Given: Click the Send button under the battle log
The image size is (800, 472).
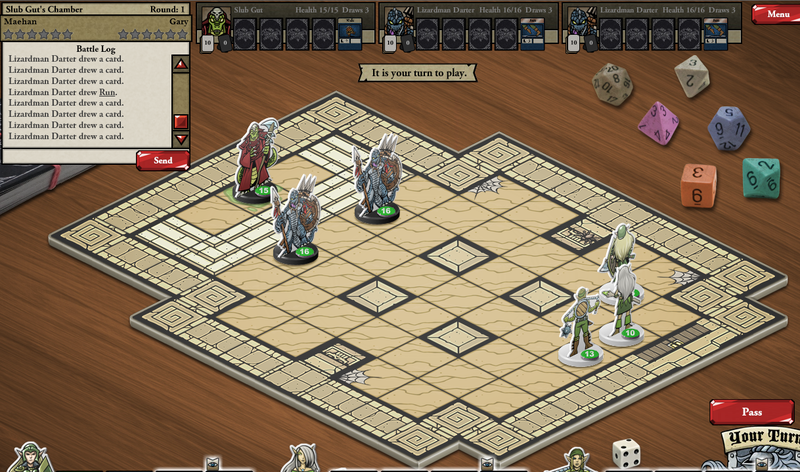Looking at the screenshot, I should tap(162, 160).
